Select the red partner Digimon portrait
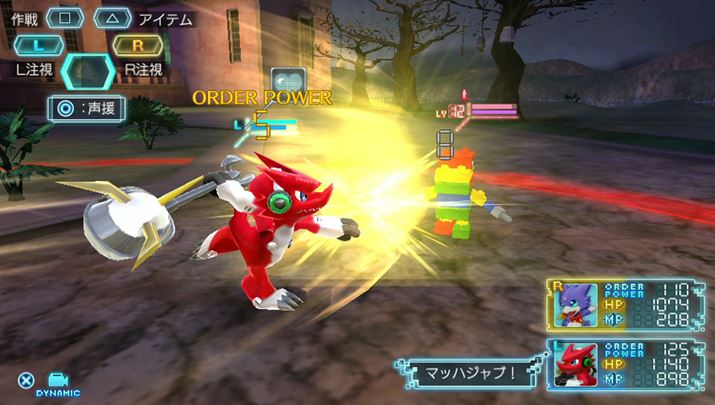The height and width of the screenshot is (405, 715). pos(577,364)
